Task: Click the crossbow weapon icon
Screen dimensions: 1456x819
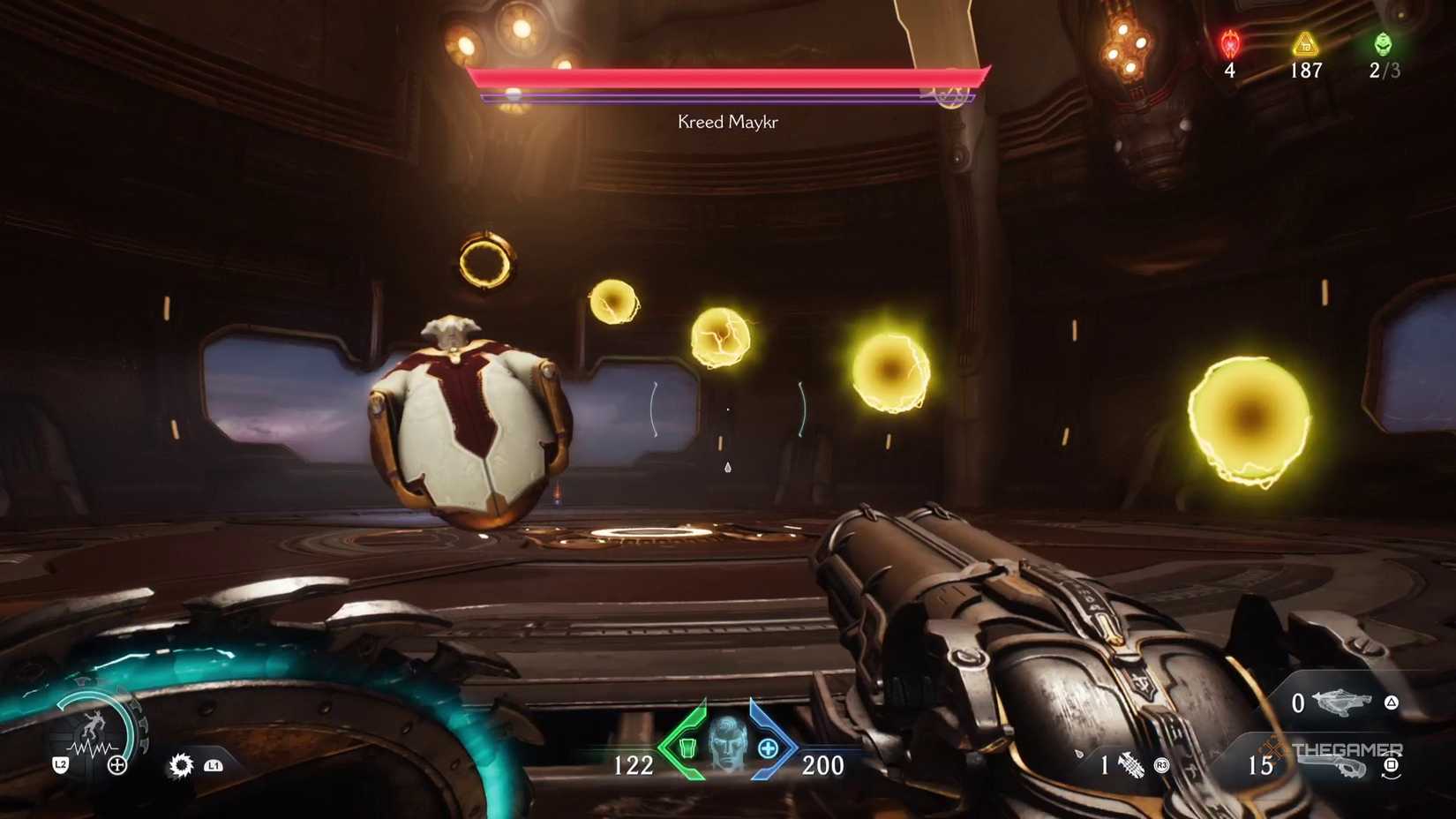Action: click(x=1340, y=703)
